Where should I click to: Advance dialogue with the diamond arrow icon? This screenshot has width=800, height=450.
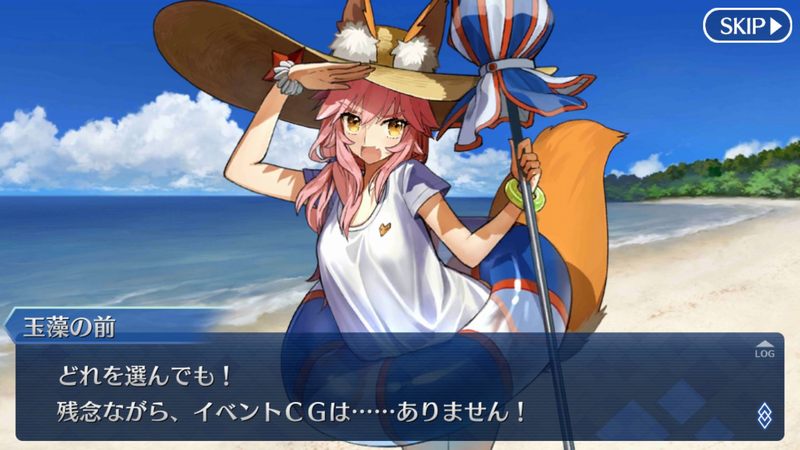pyautogui.click(x=765, y=415)
